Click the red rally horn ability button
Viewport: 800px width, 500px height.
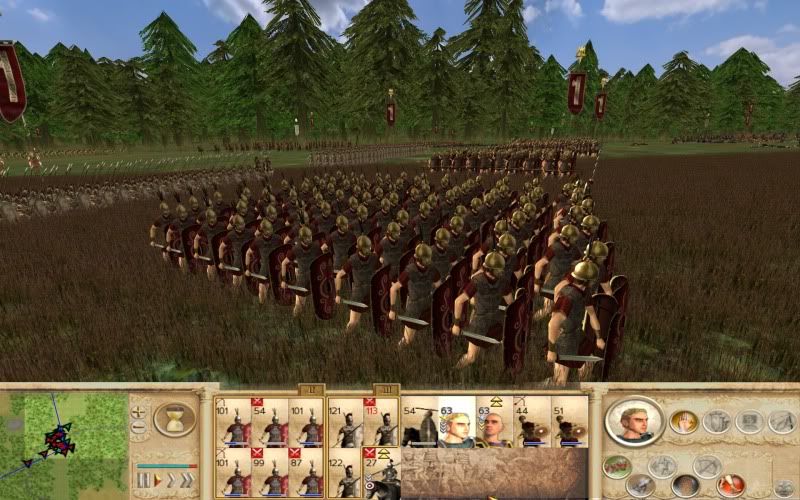[x=729, y=486]
